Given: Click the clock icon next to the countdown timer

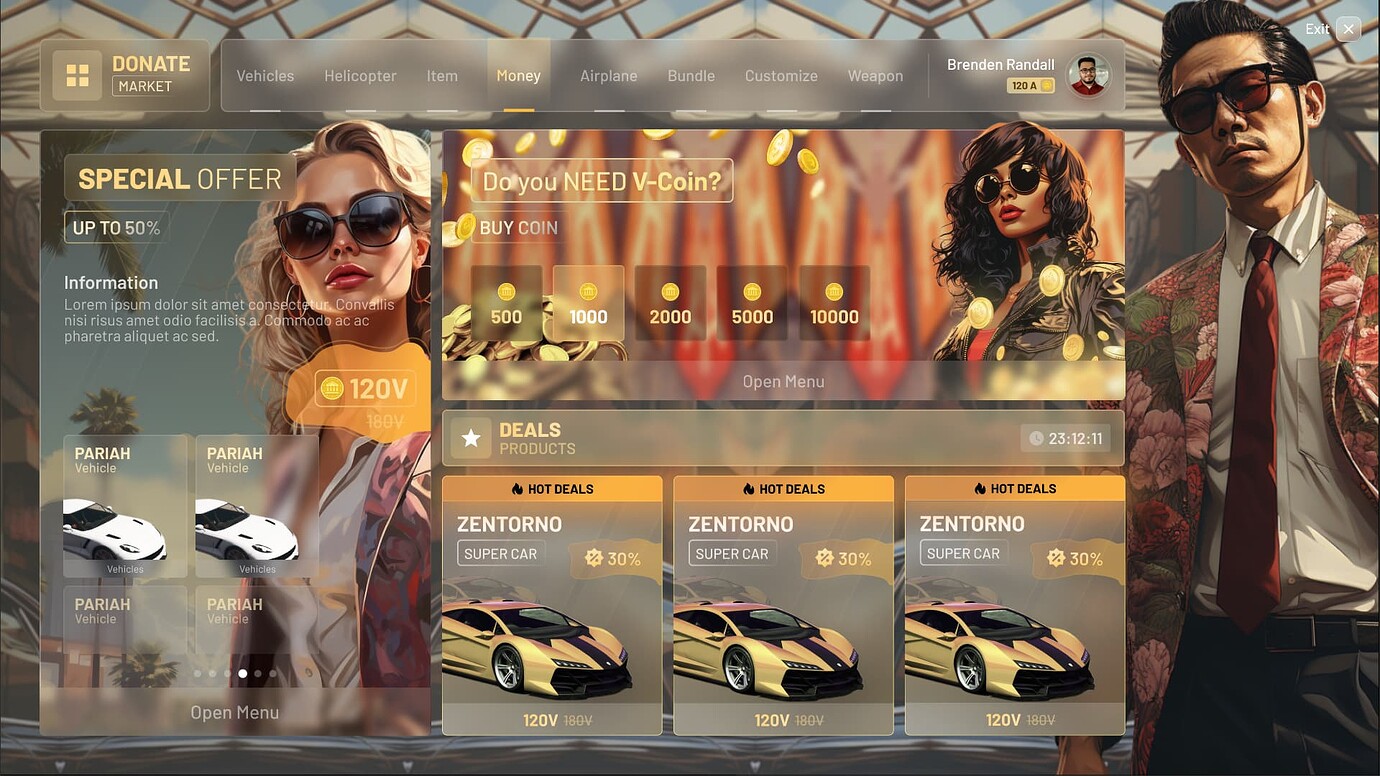Looking at the screenshot, I should (x=1036, y=437).
